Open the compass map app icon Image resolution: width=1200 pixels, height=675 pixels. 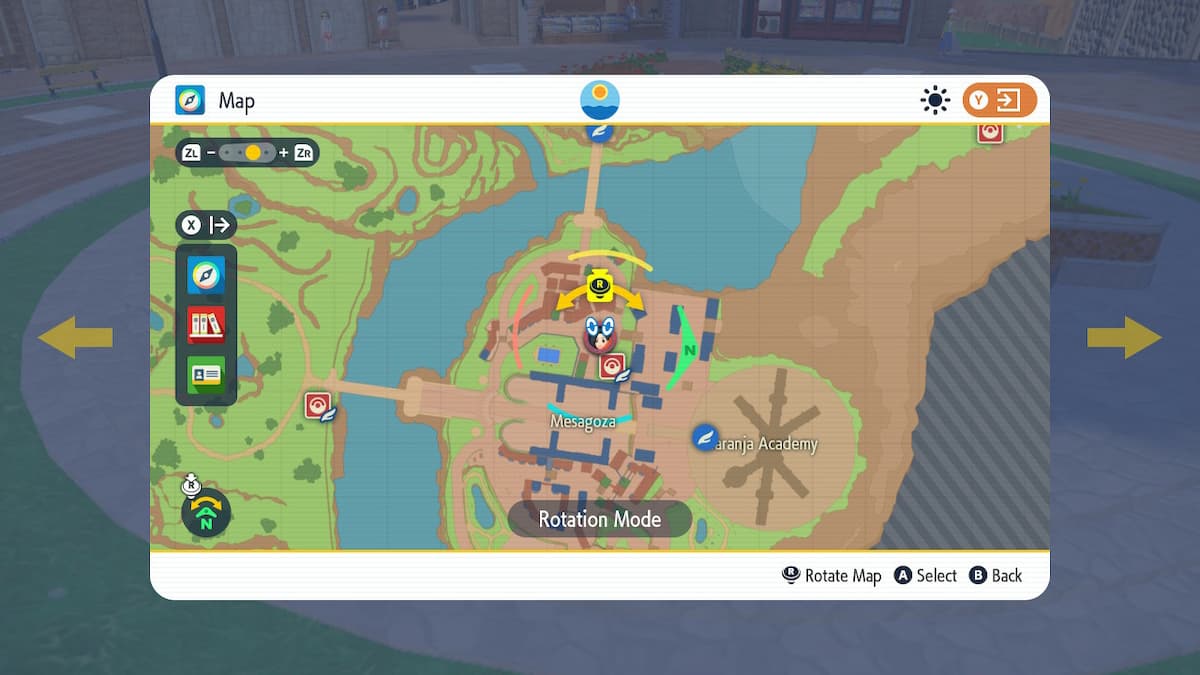206,274
